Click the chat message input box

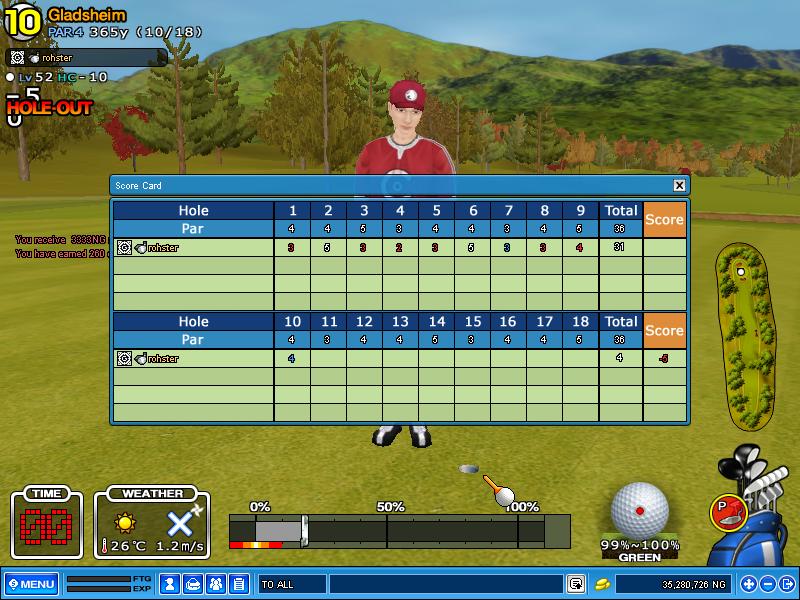click(445, 584)
